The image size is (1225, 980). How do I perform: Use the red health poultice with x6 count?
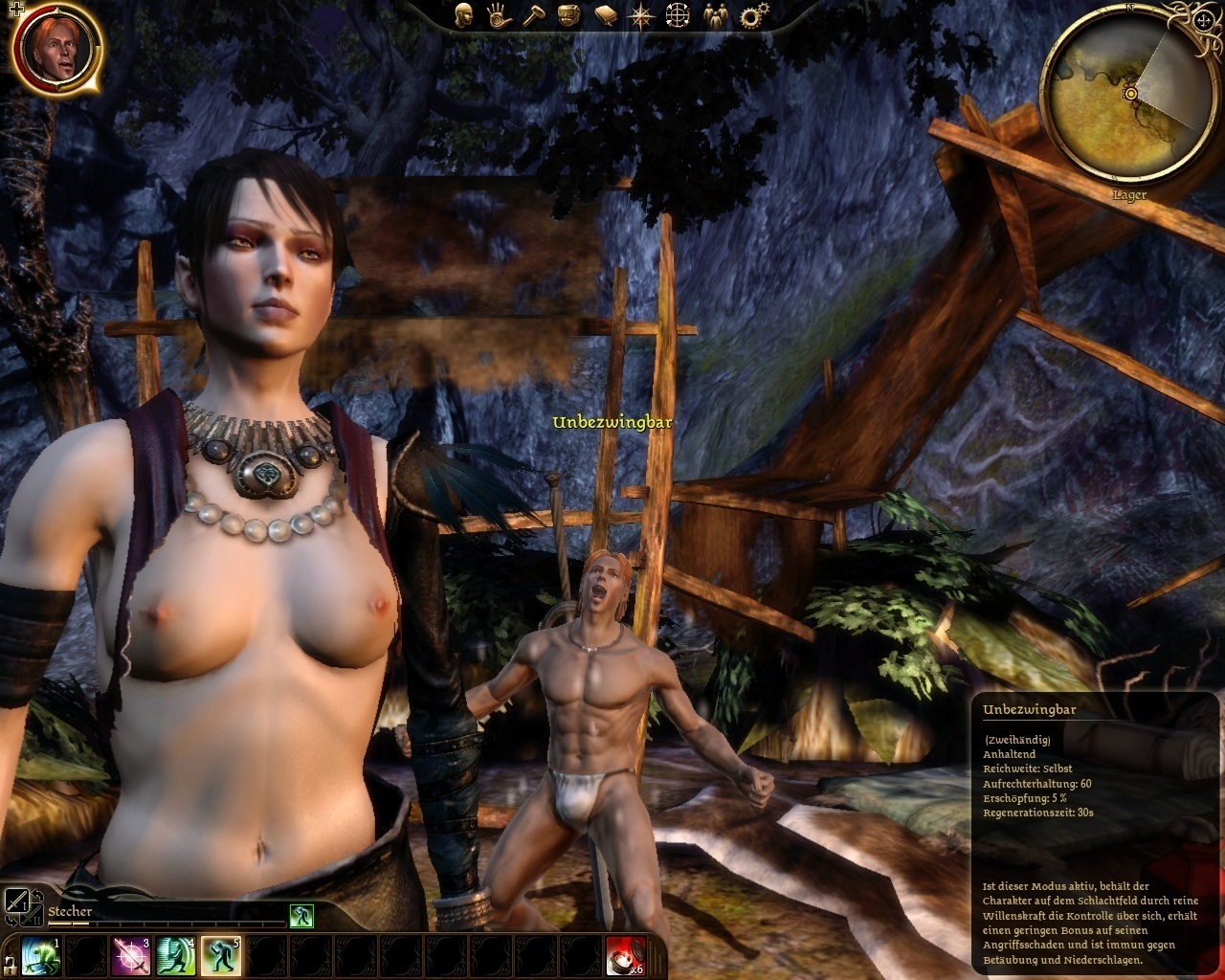(x=625, y=956)
